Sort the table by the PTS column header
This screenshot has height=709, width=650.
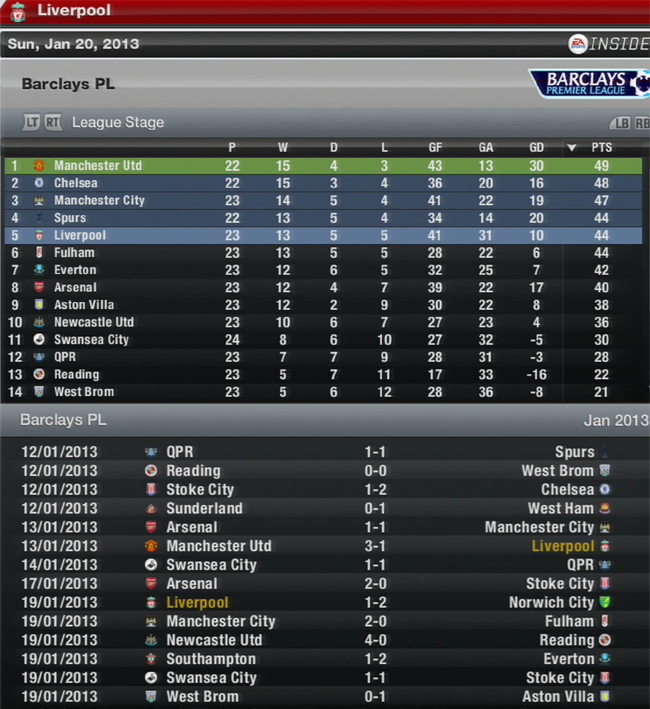coord(601,147)
